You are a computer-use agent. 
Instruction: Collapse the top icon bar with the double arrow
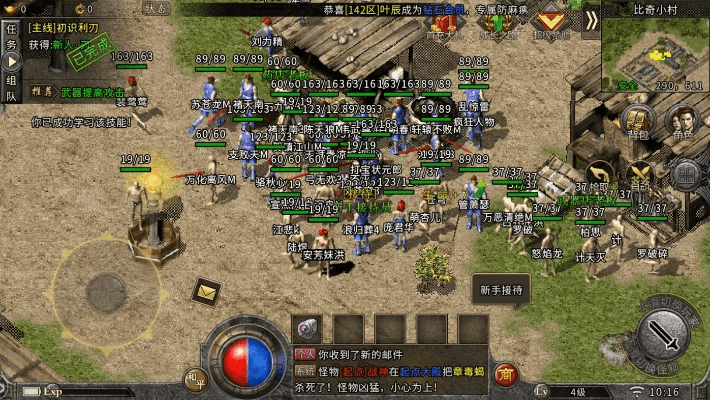click(x=591, y=19)
